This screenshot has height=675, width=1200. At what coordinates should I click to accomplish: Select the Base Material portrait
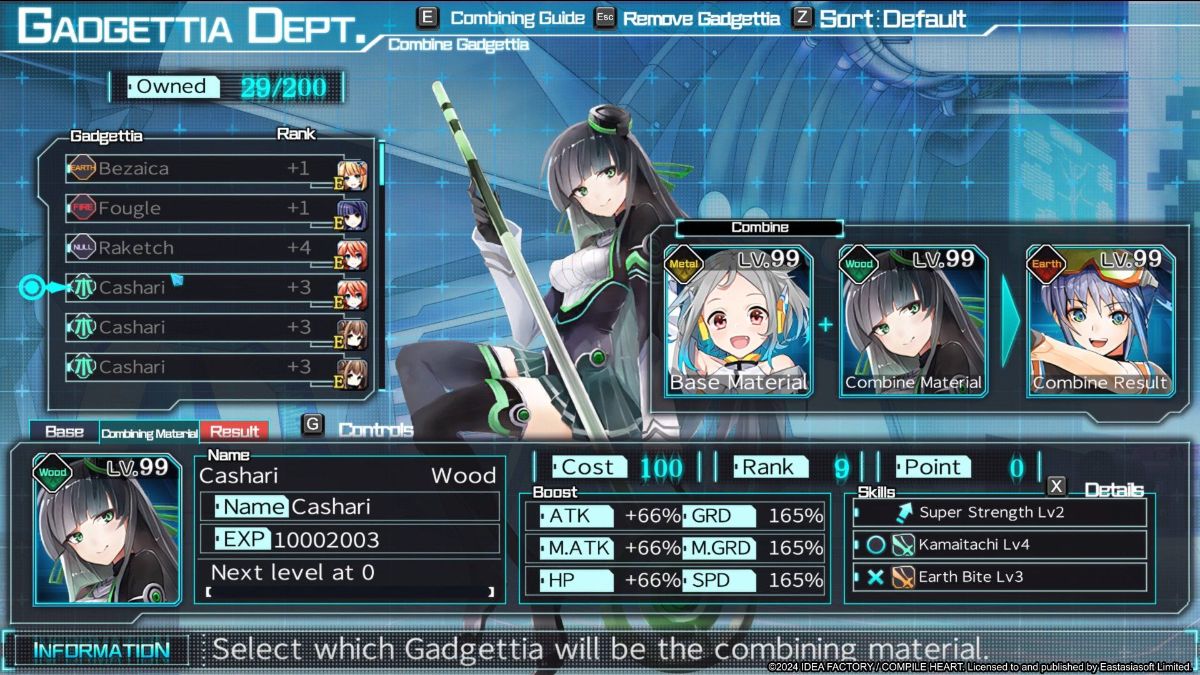(738, 320)
